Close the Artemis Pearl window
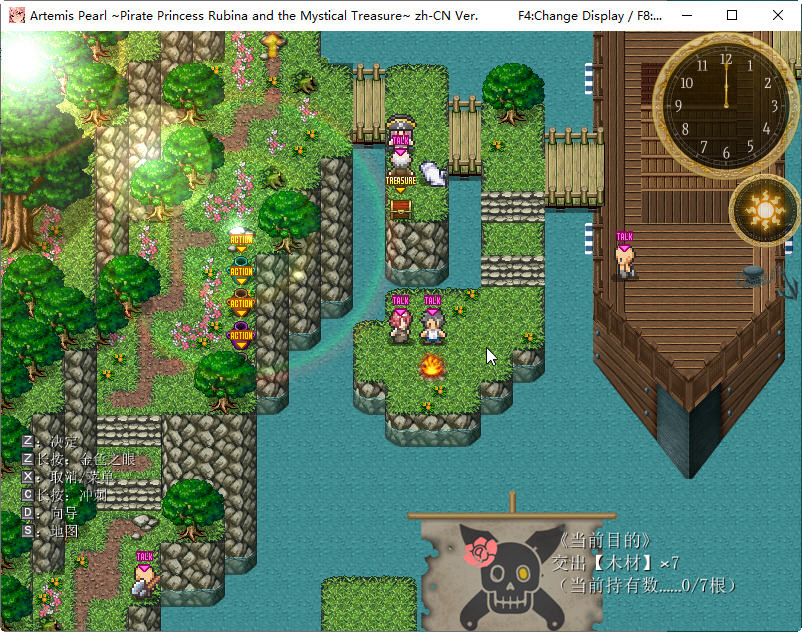Image resolution: width=802 pixels, height=632 pixels. [777, 16]
